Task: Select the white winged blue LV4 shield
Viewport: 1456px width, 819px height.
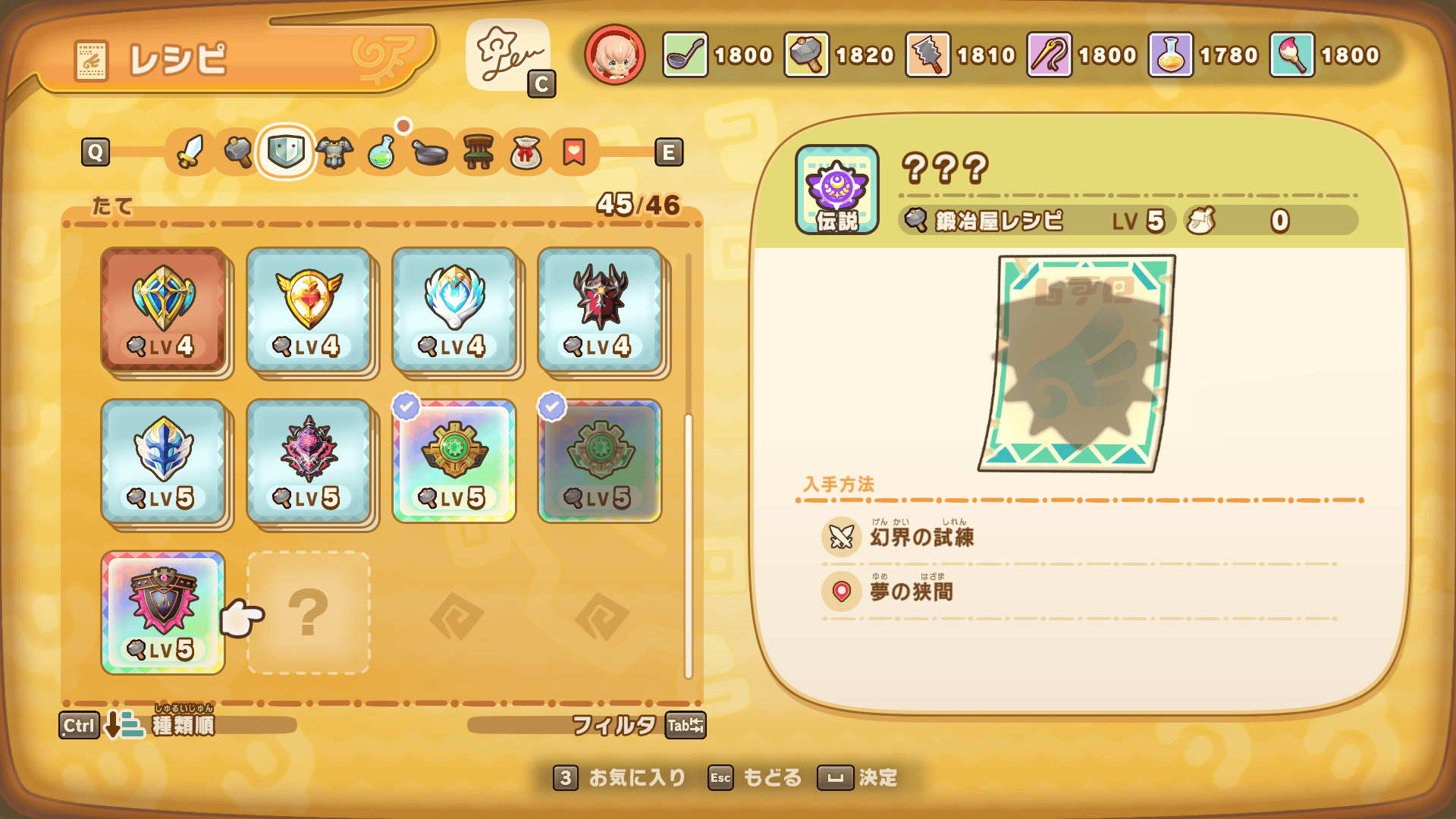Action: [454, 309]
